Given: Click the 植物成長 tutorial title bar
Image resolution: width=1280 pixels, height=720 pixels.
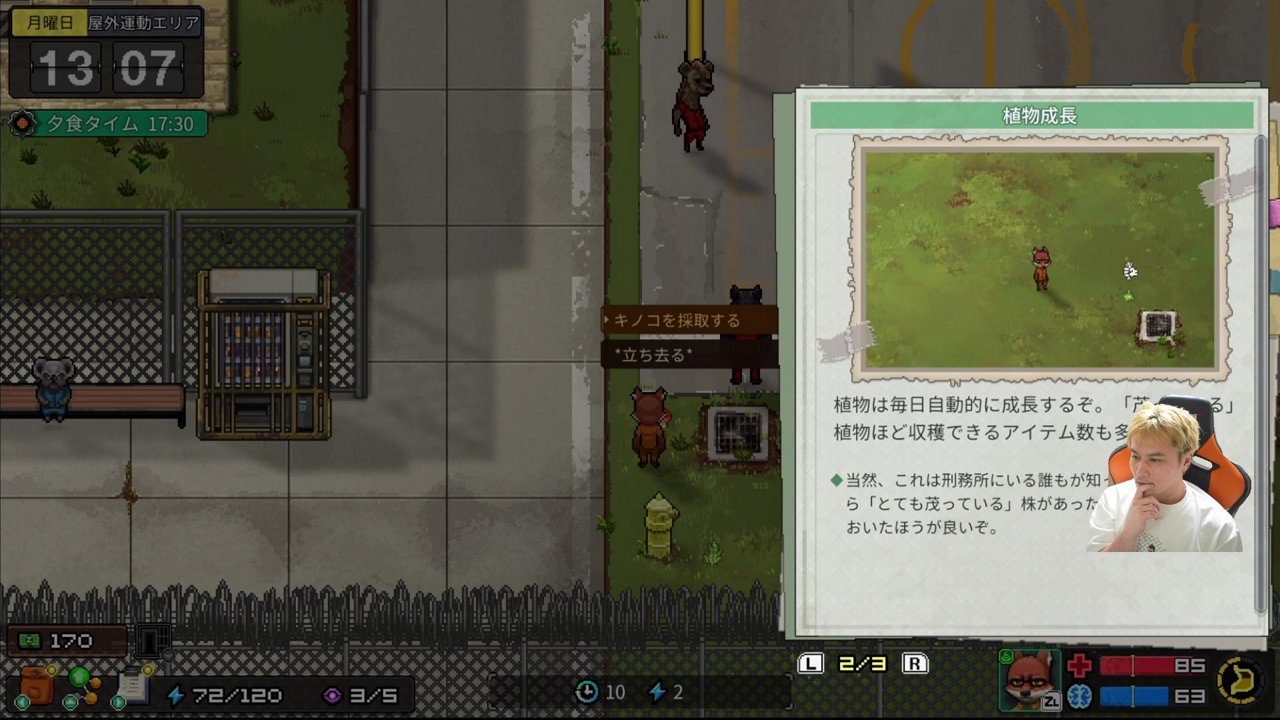Looking at the screenshot, I should click(1040, 115).
